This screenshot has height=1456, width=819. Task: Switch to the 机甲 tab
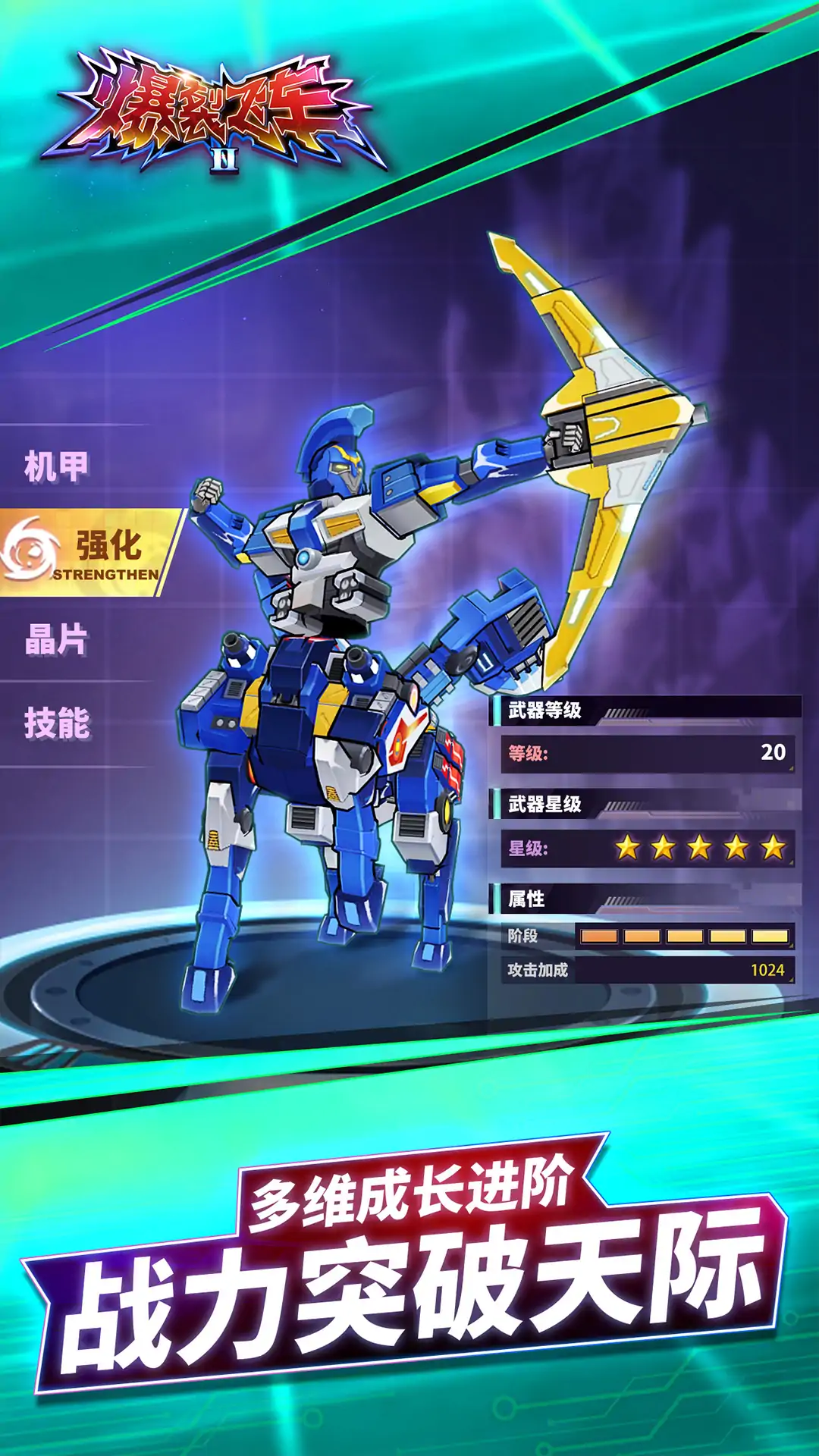(x=57, y=466)
